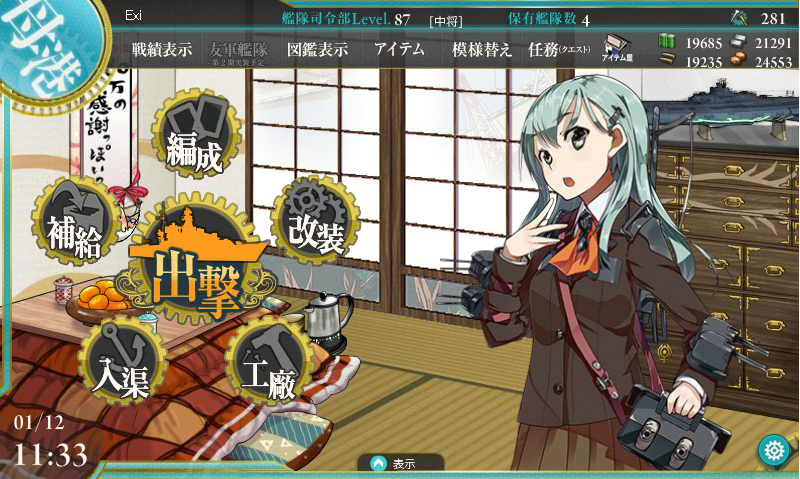Open the 図鑑表示 encyclopedia
The image size is (800, 479).
(317, 49)
